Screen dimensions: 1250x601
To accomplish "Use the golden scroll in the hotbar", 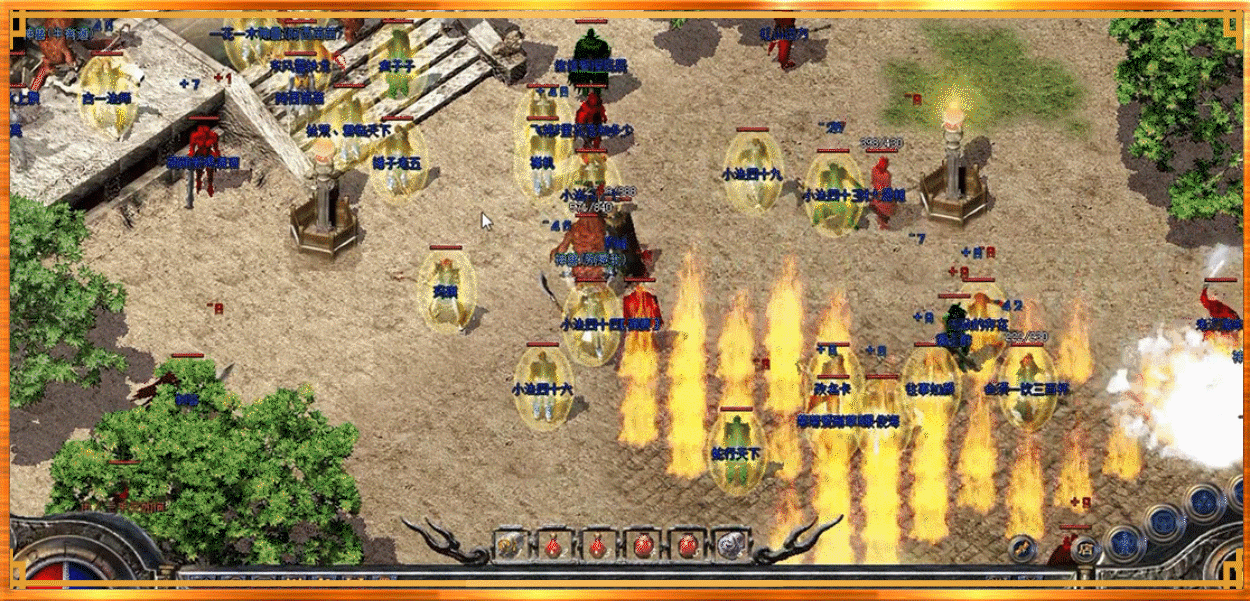I will point(509,546).
